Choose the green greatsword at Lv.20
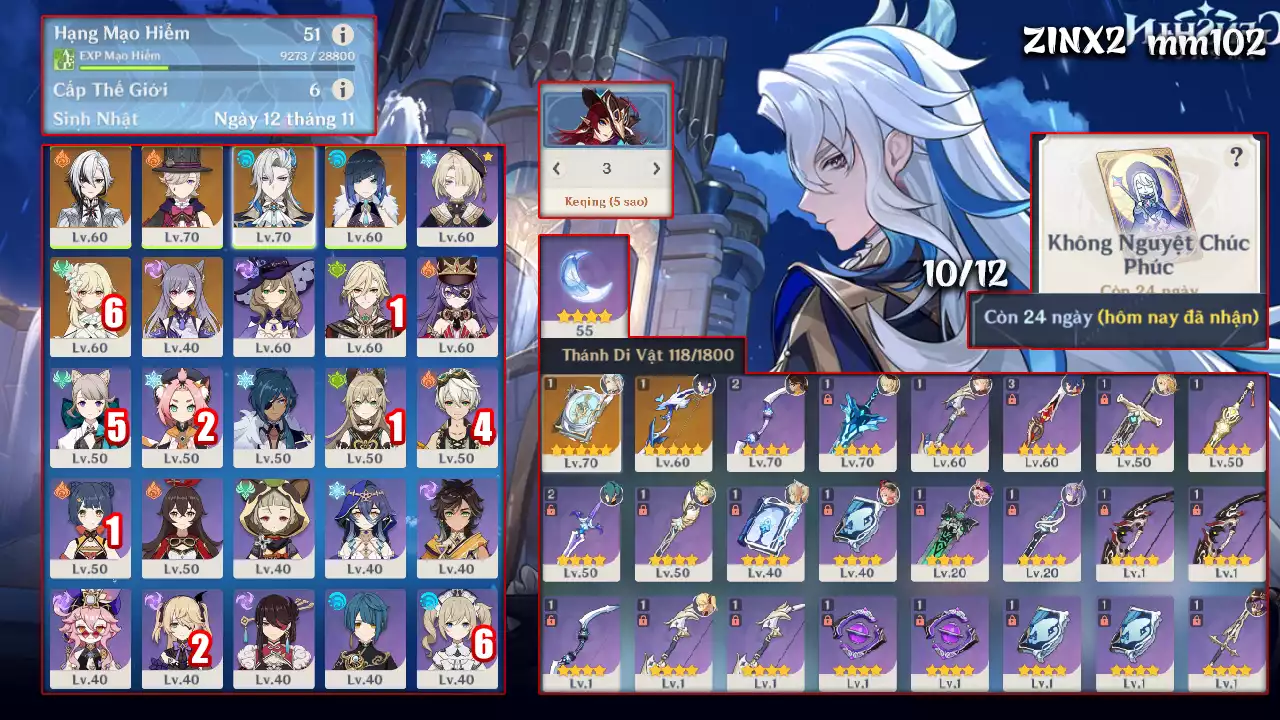1280x720 pixels. 949,530
